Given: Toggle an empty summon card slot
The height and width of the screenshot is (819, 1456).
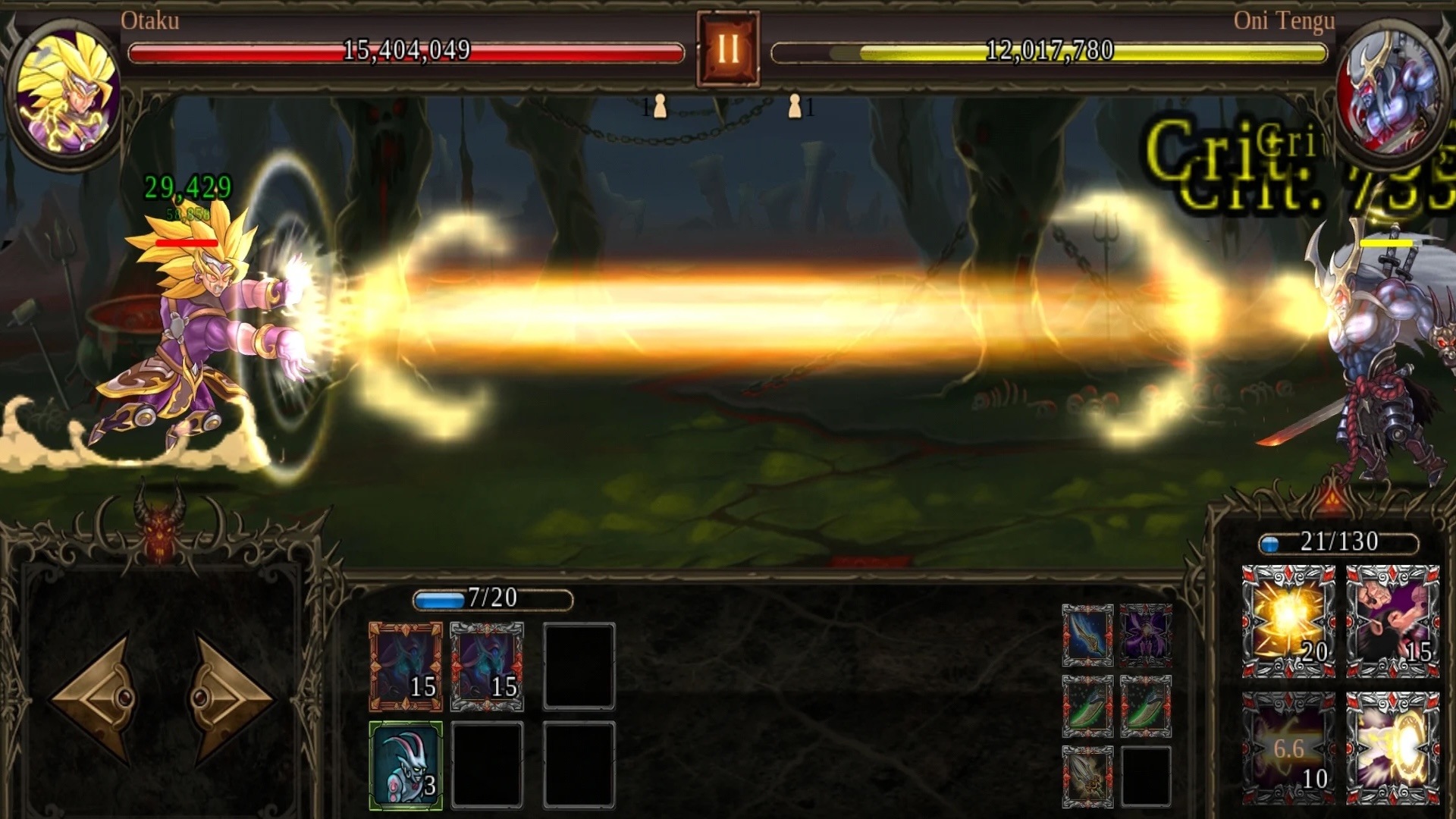Looking at the screenshot, I should 578,667.
